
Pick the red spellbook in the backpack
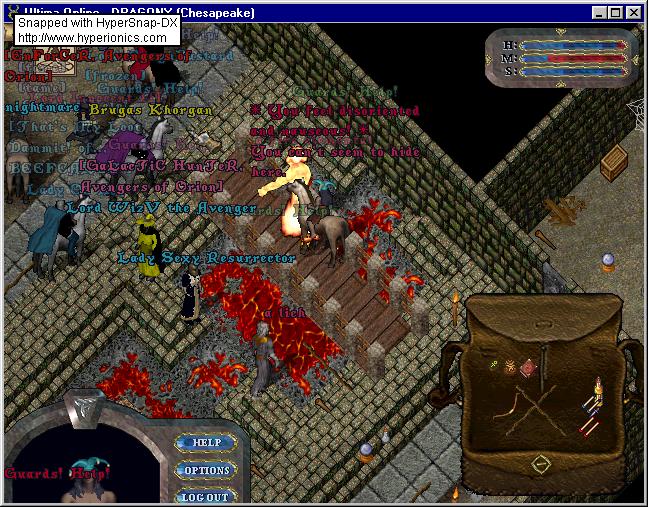point(528,369)
